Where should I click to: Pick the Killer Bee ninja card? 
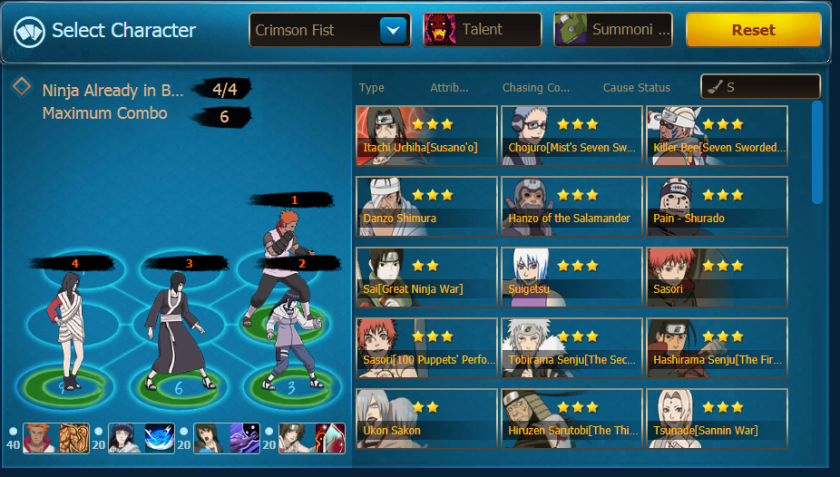717,136
